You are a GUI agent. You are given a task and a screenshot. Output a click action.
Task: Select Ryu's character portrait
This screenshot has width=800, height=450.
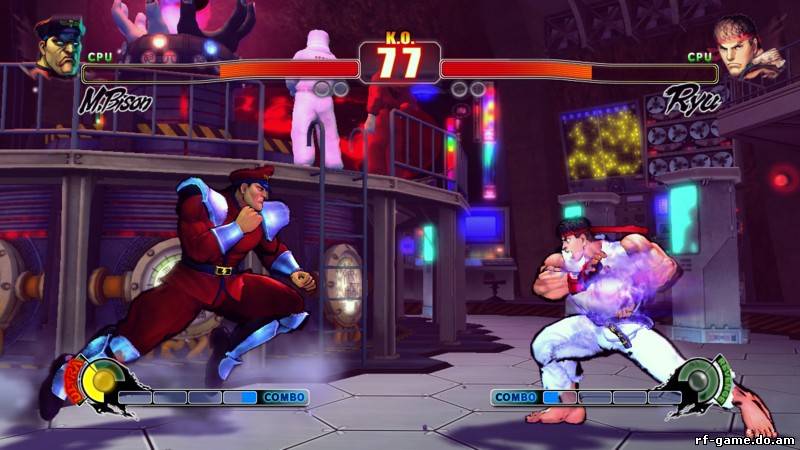[x=745, y=49]
